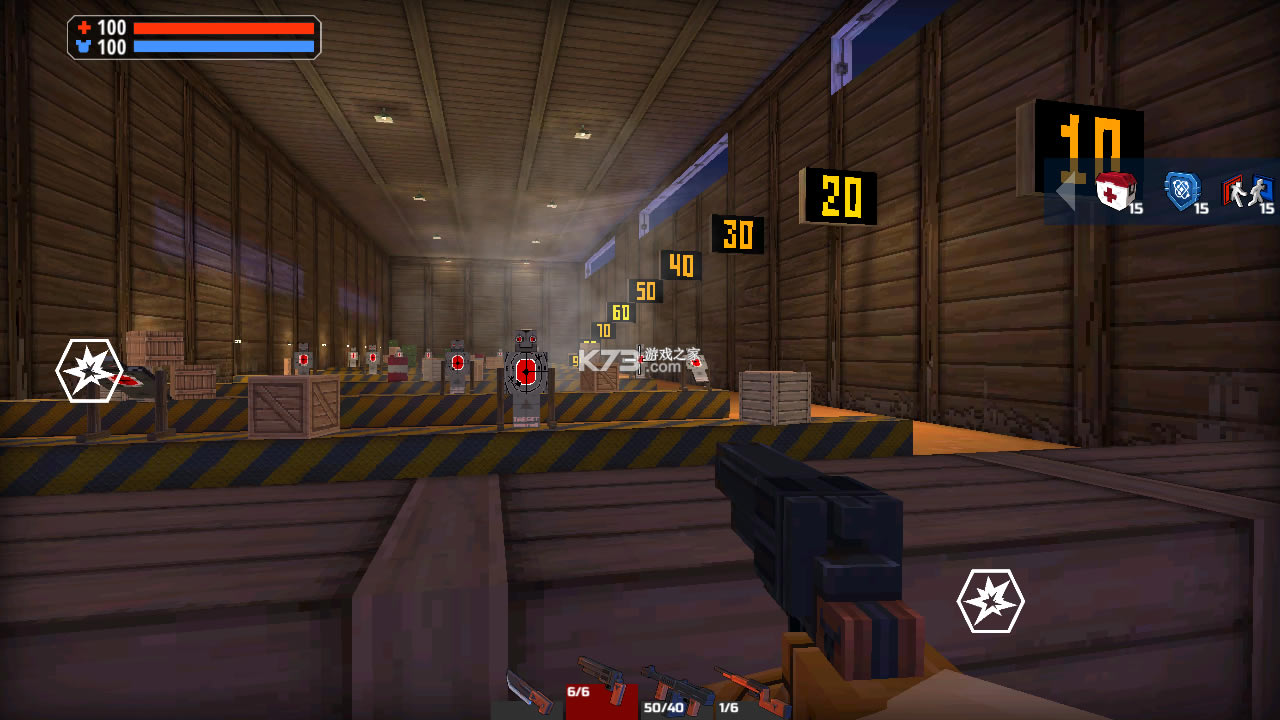The width and height of the screenshot is (1280, 720).
Task: Use the teleport portal item
Action: [x=1246, y=191]
